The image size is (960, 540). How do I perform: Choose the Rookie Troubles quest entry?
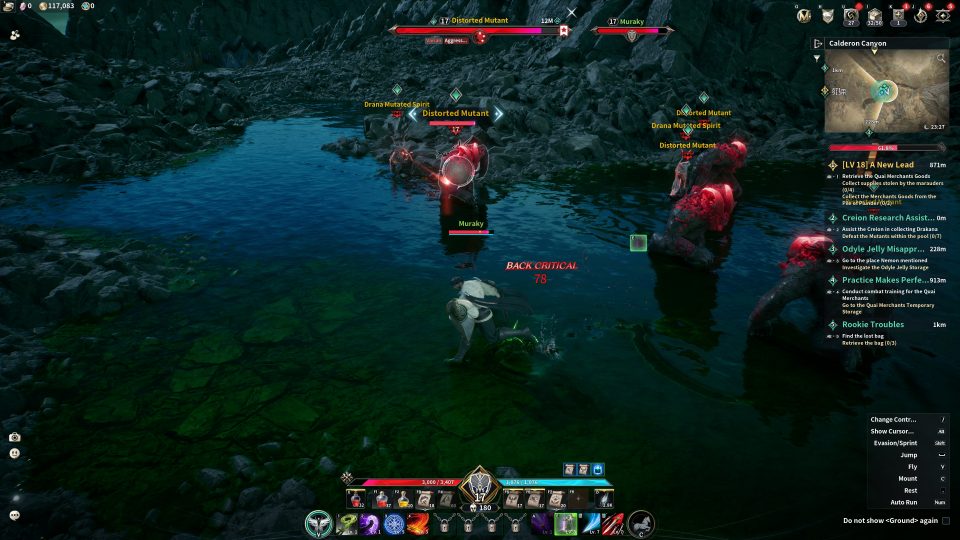pyautogui.click(x=873, y=324)
